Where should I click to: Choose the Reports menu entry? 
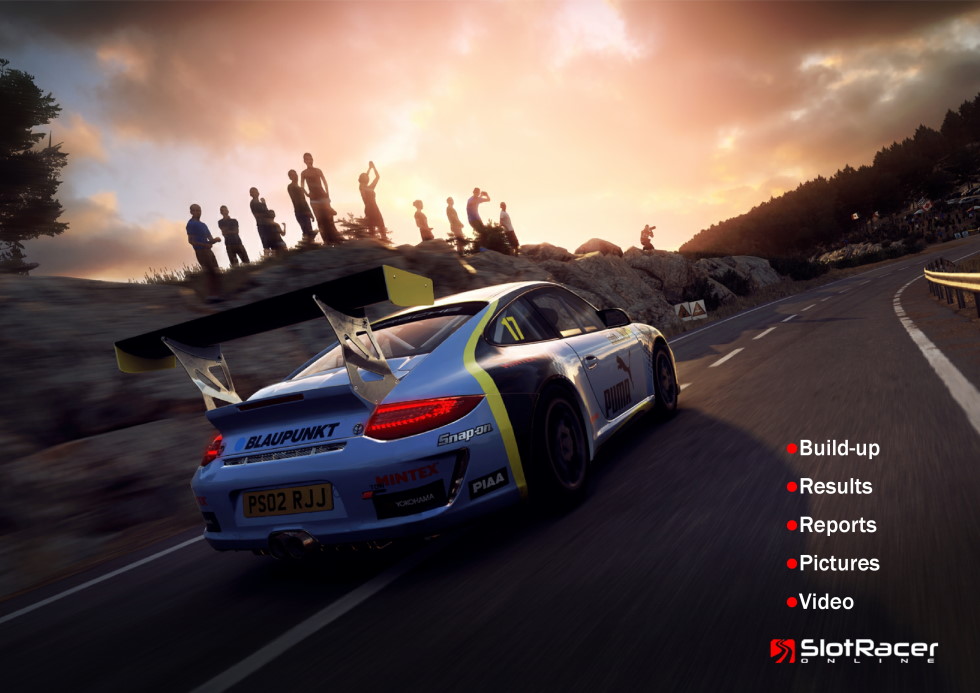[837, 525]
